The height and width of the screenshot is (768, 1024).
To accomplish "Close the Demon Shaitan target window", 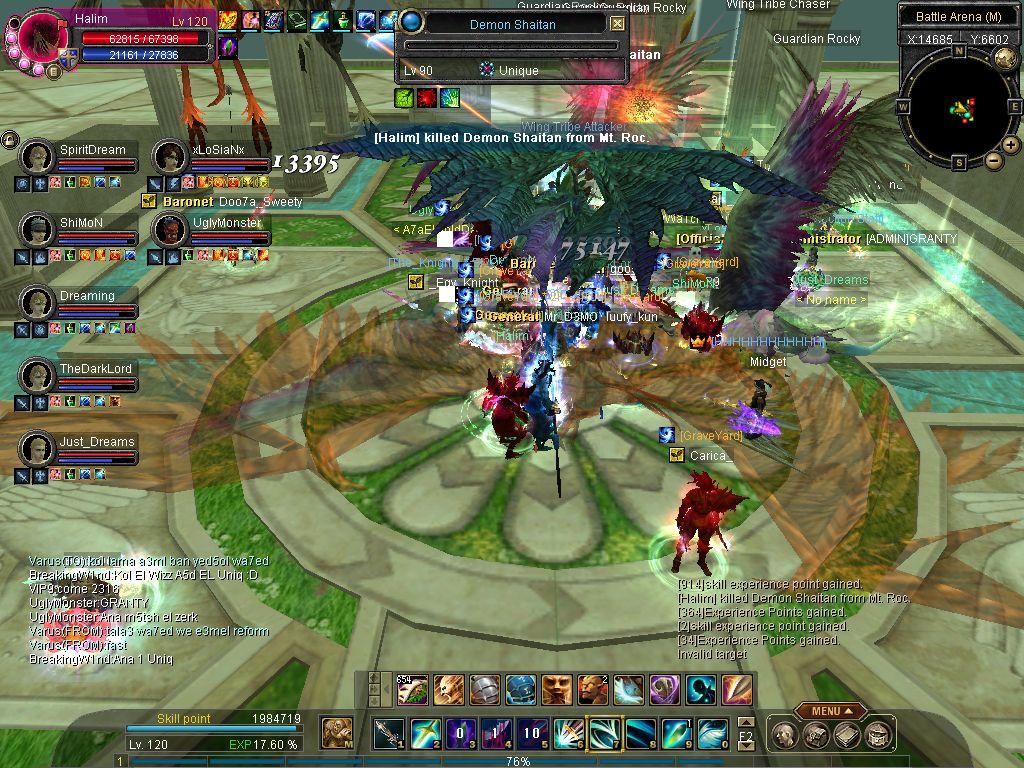I will [618, 23].
